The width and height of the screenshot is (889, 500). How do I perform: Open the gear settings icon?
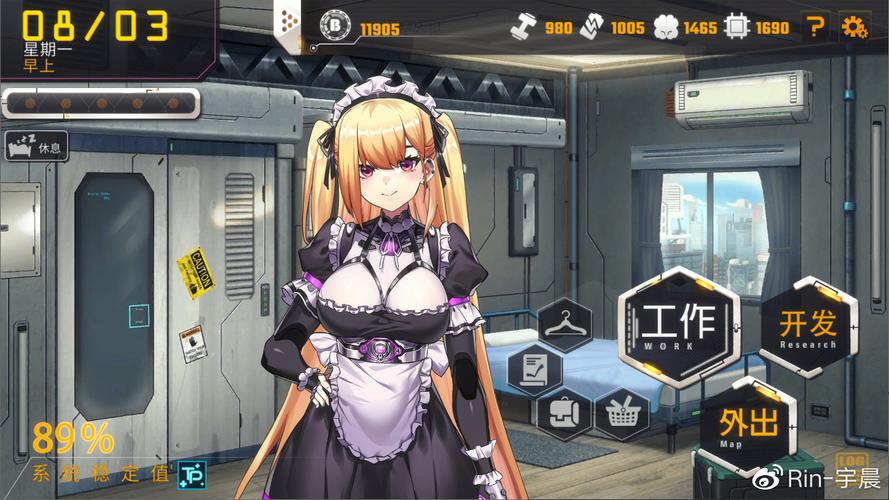pos(853,27)
